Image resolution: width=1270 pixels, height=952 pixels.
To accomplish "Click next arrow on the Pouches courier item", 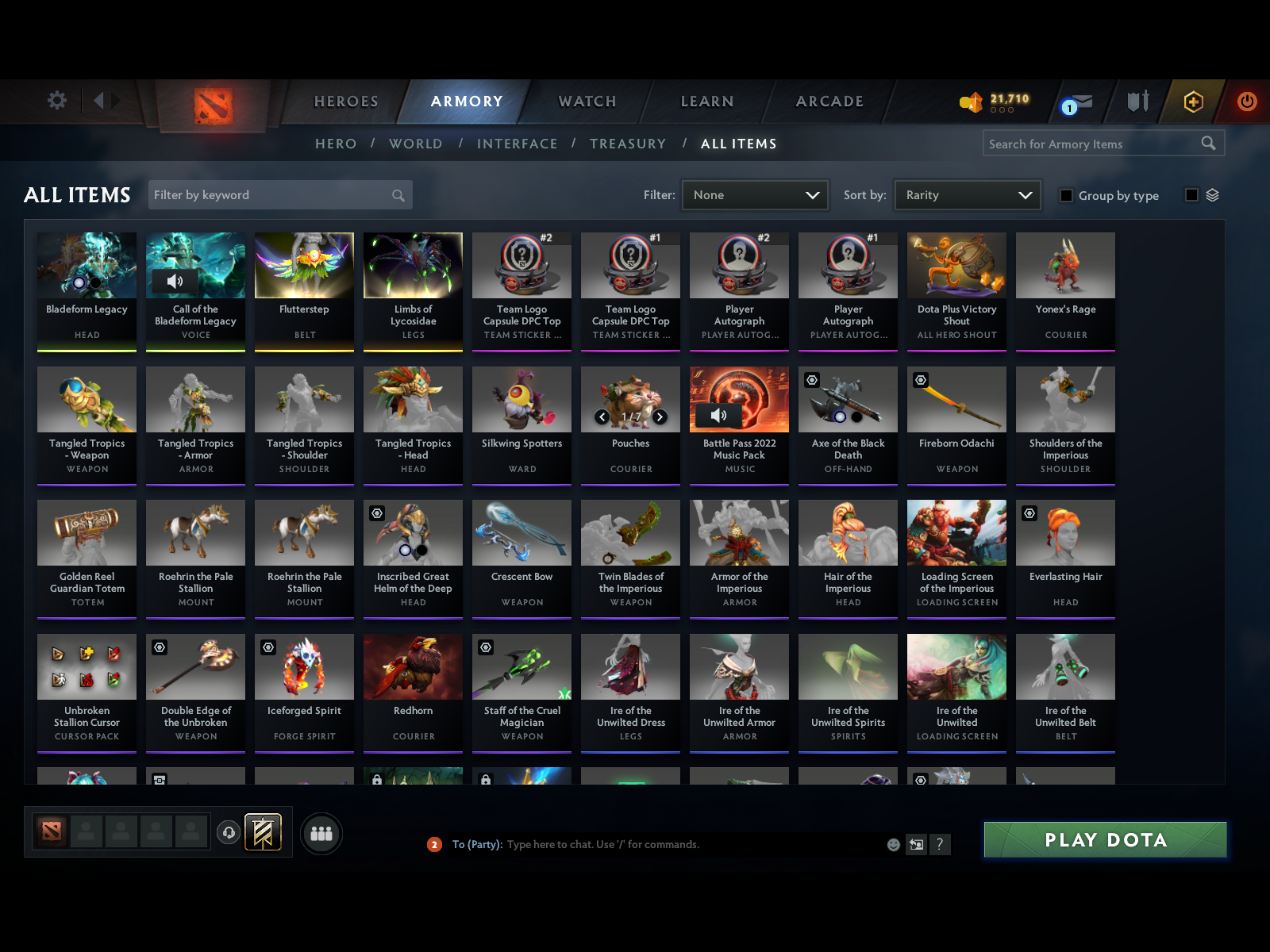I will (659, 415).
